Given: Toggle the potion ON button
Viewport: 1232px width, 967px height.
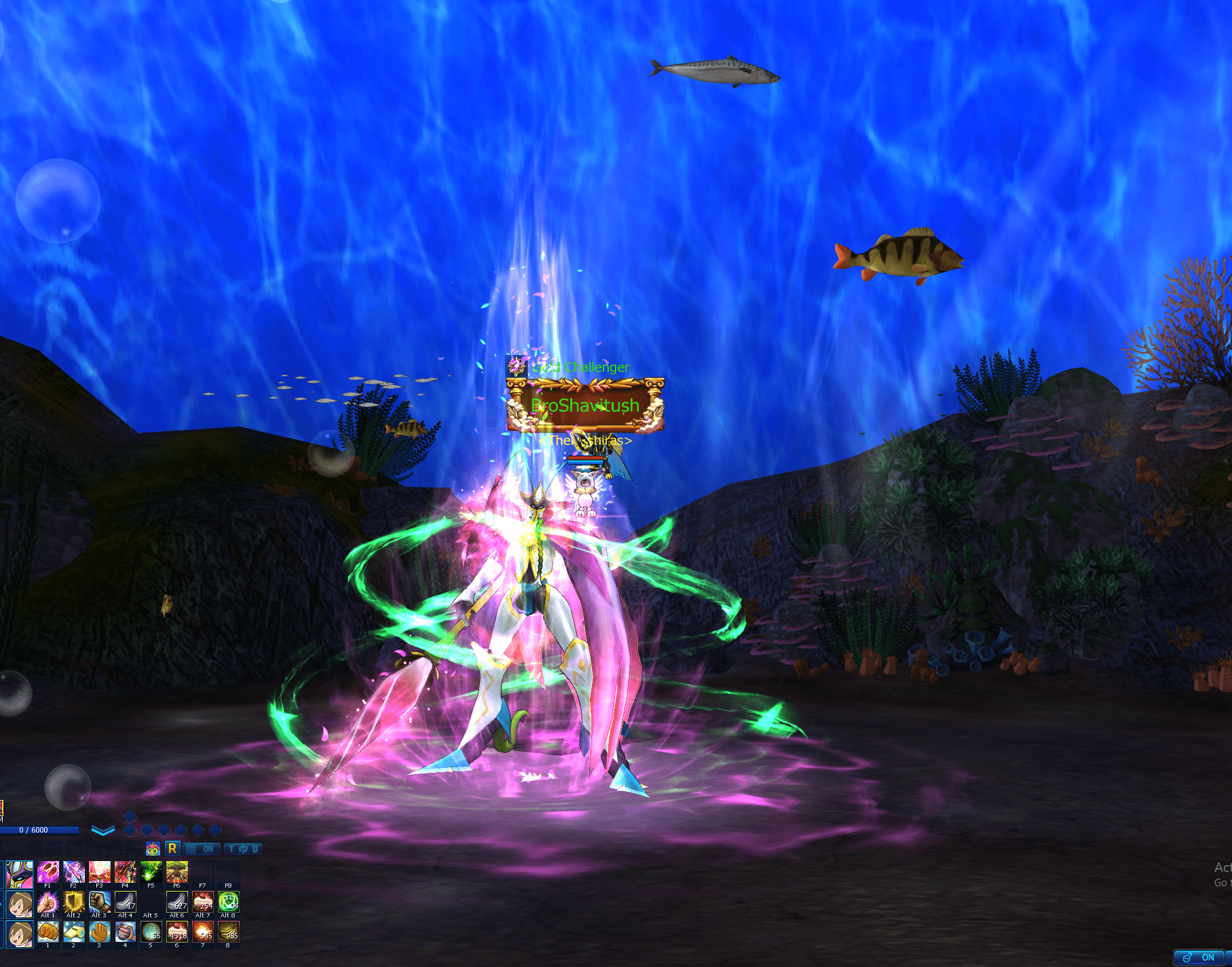Looking at the screenshot, I should 1199,957.
